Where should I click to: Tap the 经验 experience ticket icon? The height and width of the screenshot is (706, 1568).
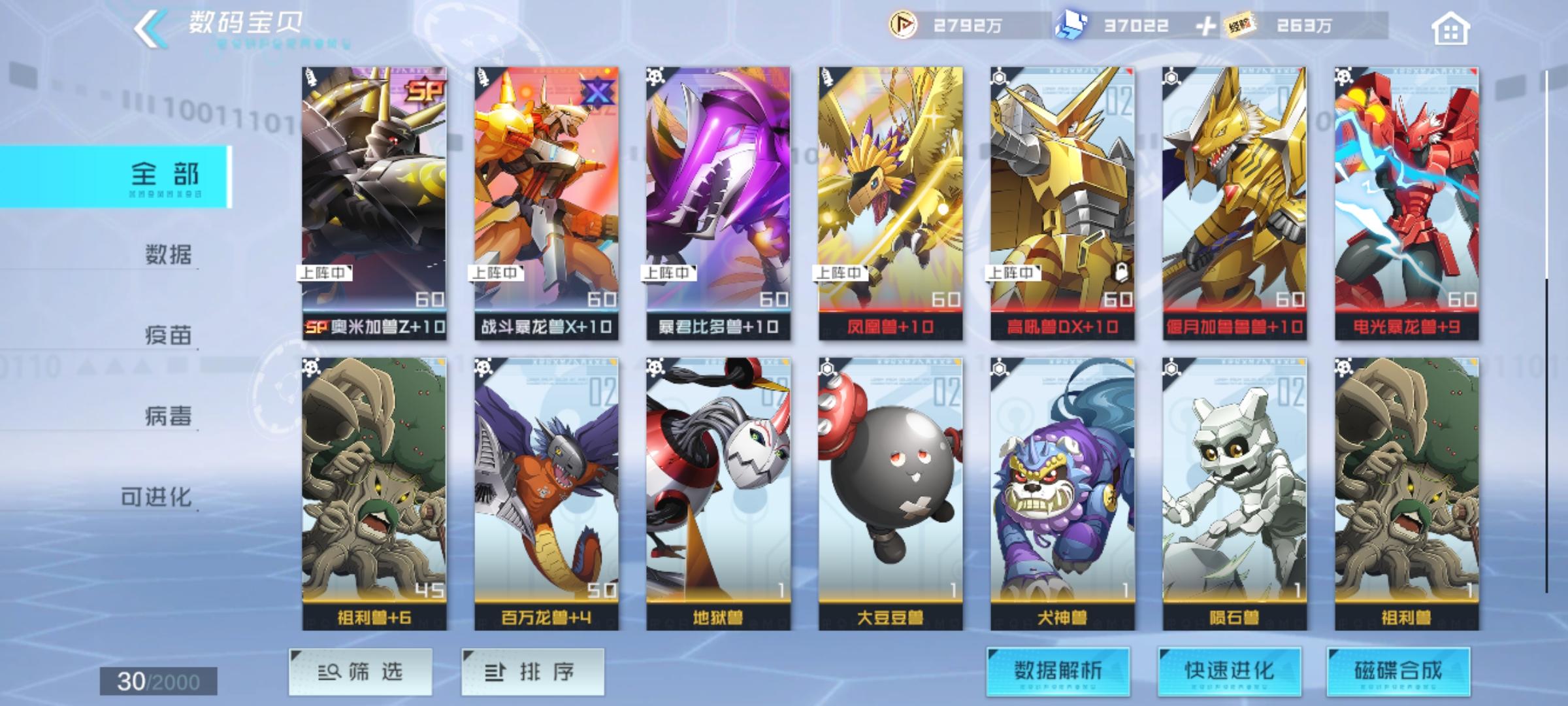click(1237, 26)
